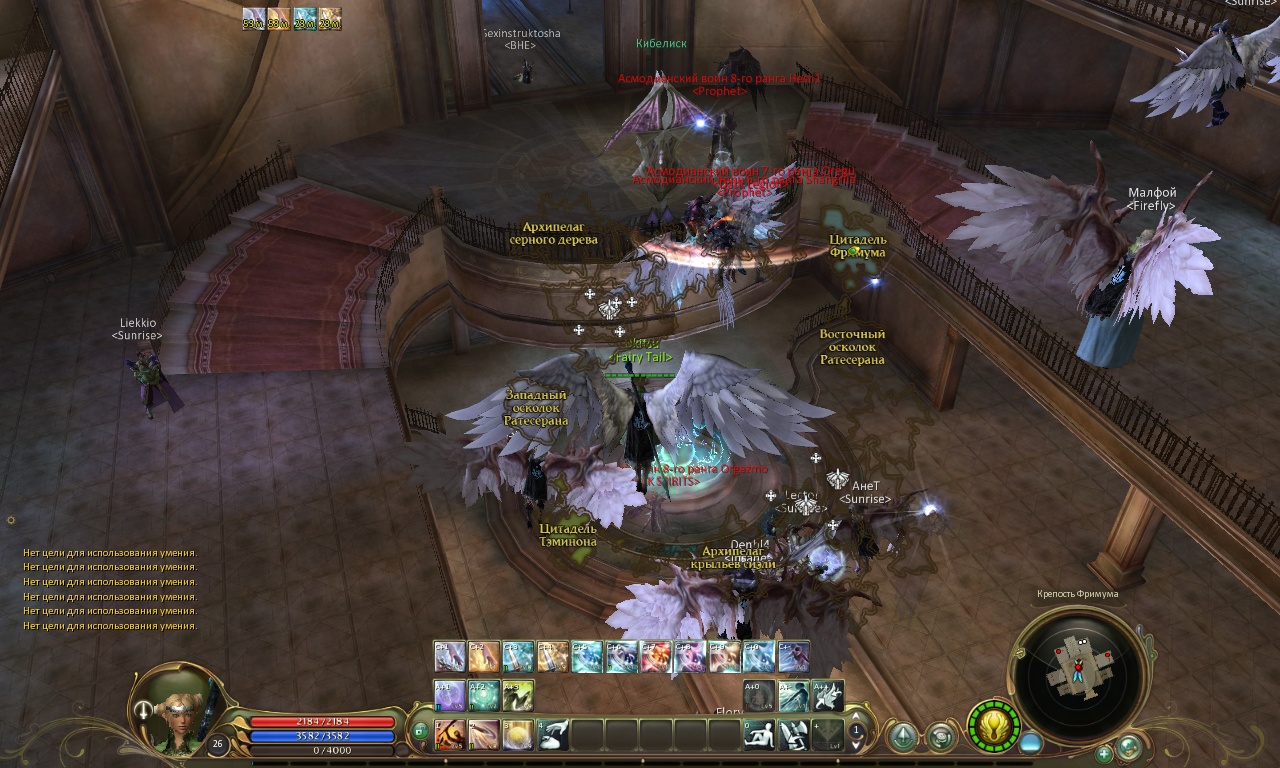Screen dimensions: 1280x768
Task: Sit down using the resting figure icon
Action: click(759, 735)
